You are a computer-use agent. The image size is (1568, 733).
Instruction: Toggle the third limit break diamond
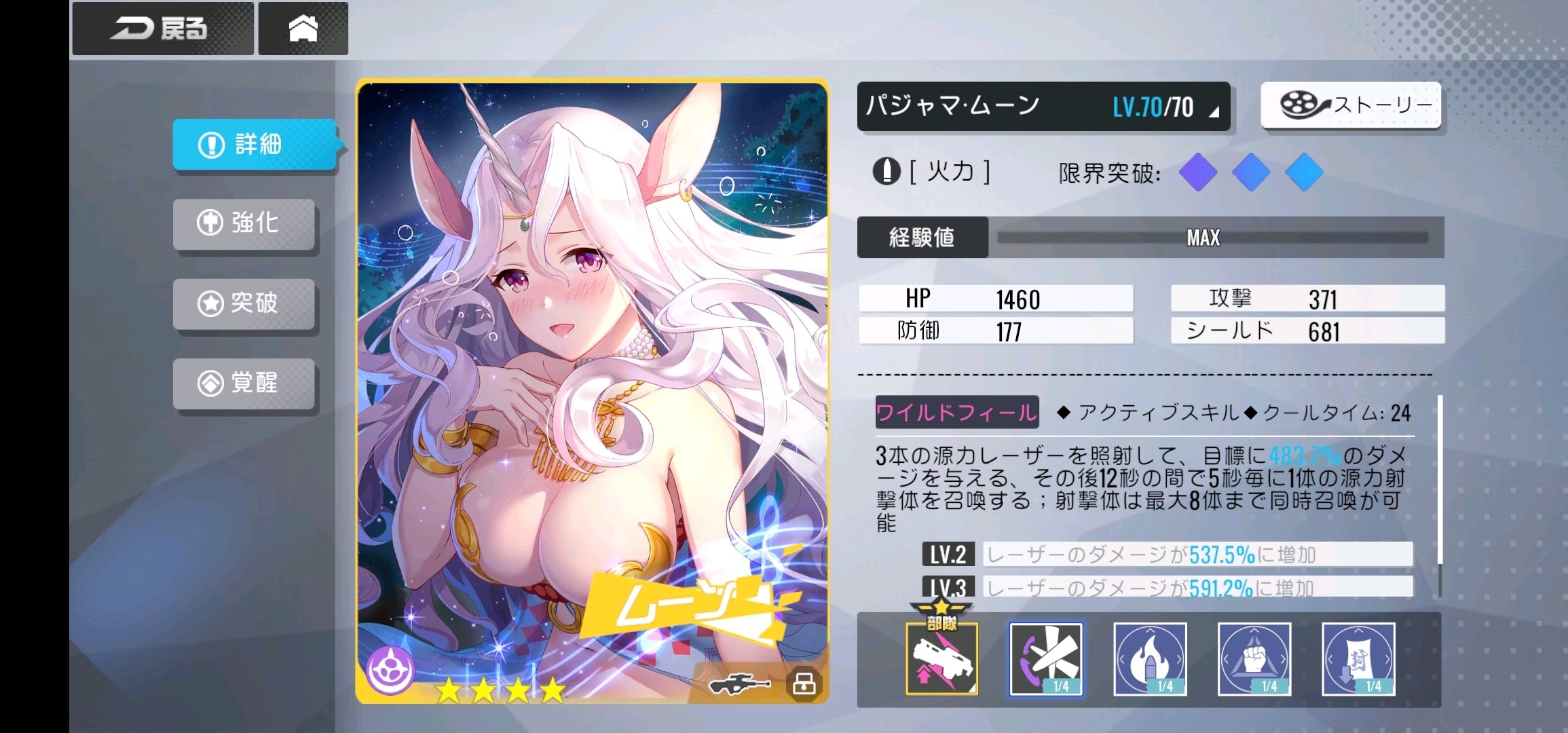(1304, 173)
